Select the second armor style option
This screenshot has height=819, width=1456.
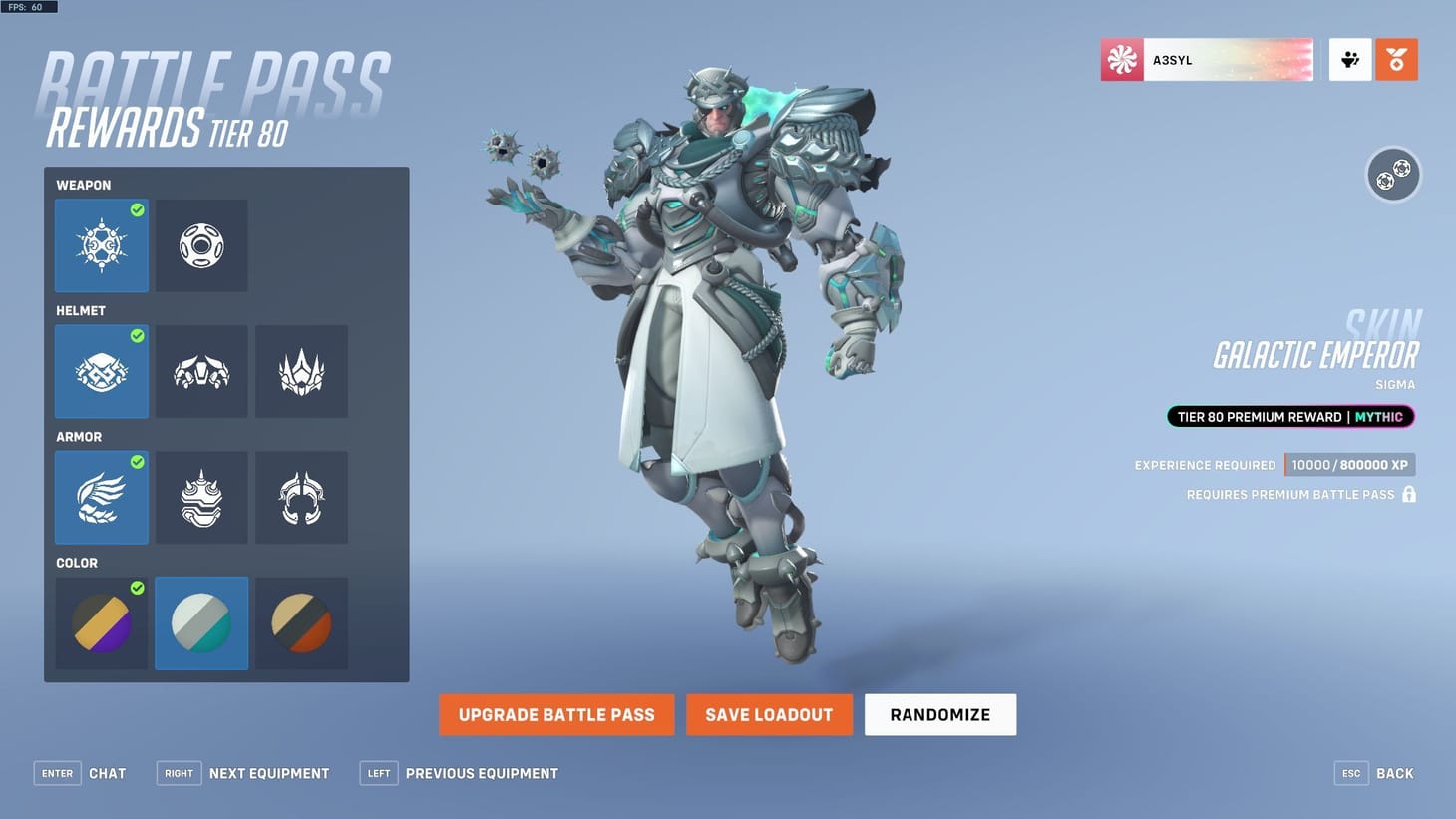coord(201,497)
